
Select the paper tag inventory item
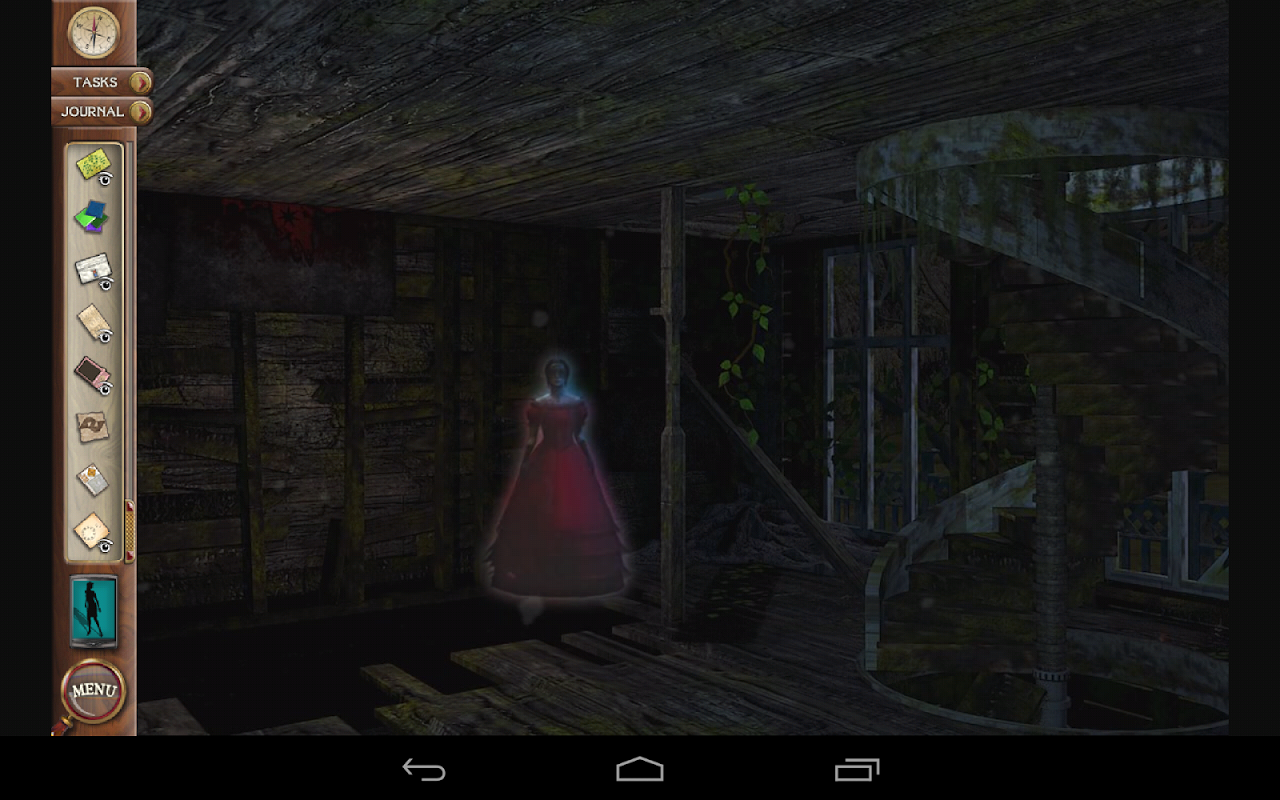pyautogui.click(x=93, y=320)
